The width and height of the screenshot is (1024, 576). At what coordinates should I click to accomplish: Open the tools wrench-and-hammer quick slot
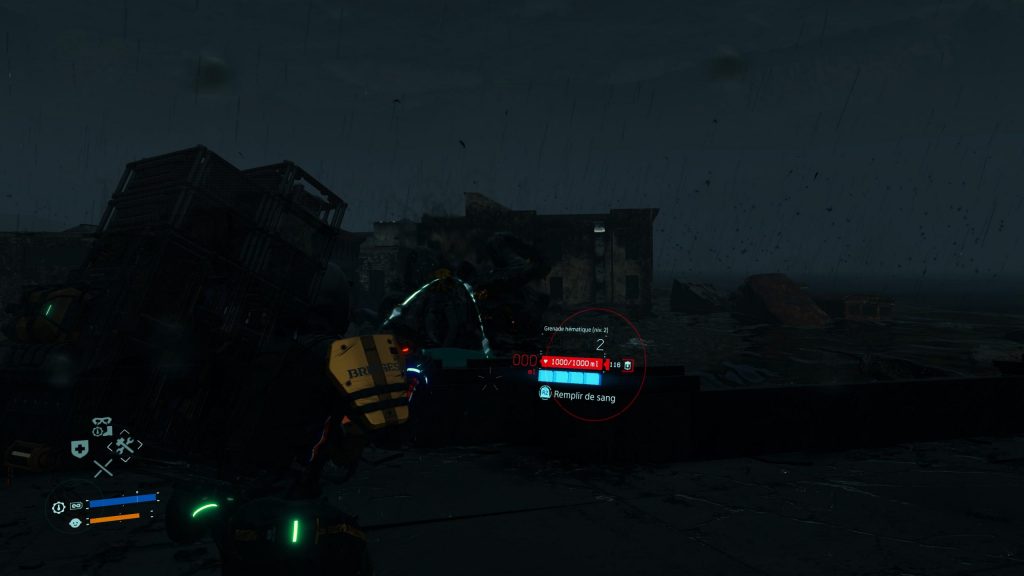125,445
